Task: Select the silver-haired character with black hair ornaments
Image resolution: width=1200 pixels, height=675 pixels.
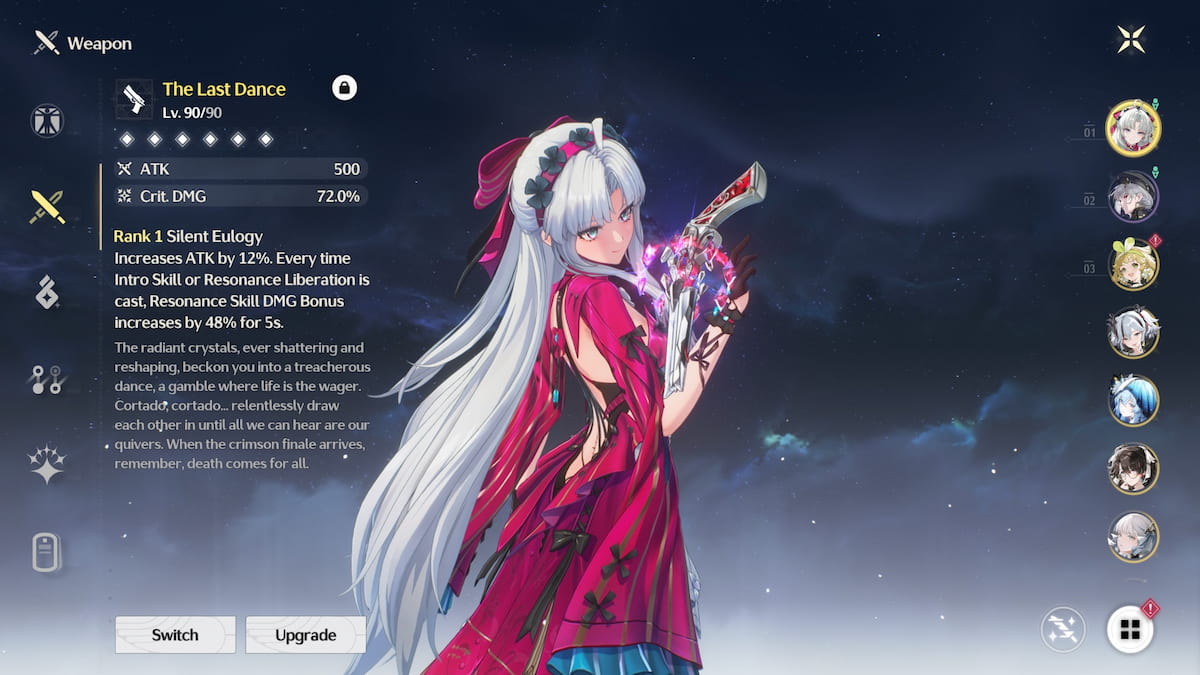Action: [x=1133, y=332]
